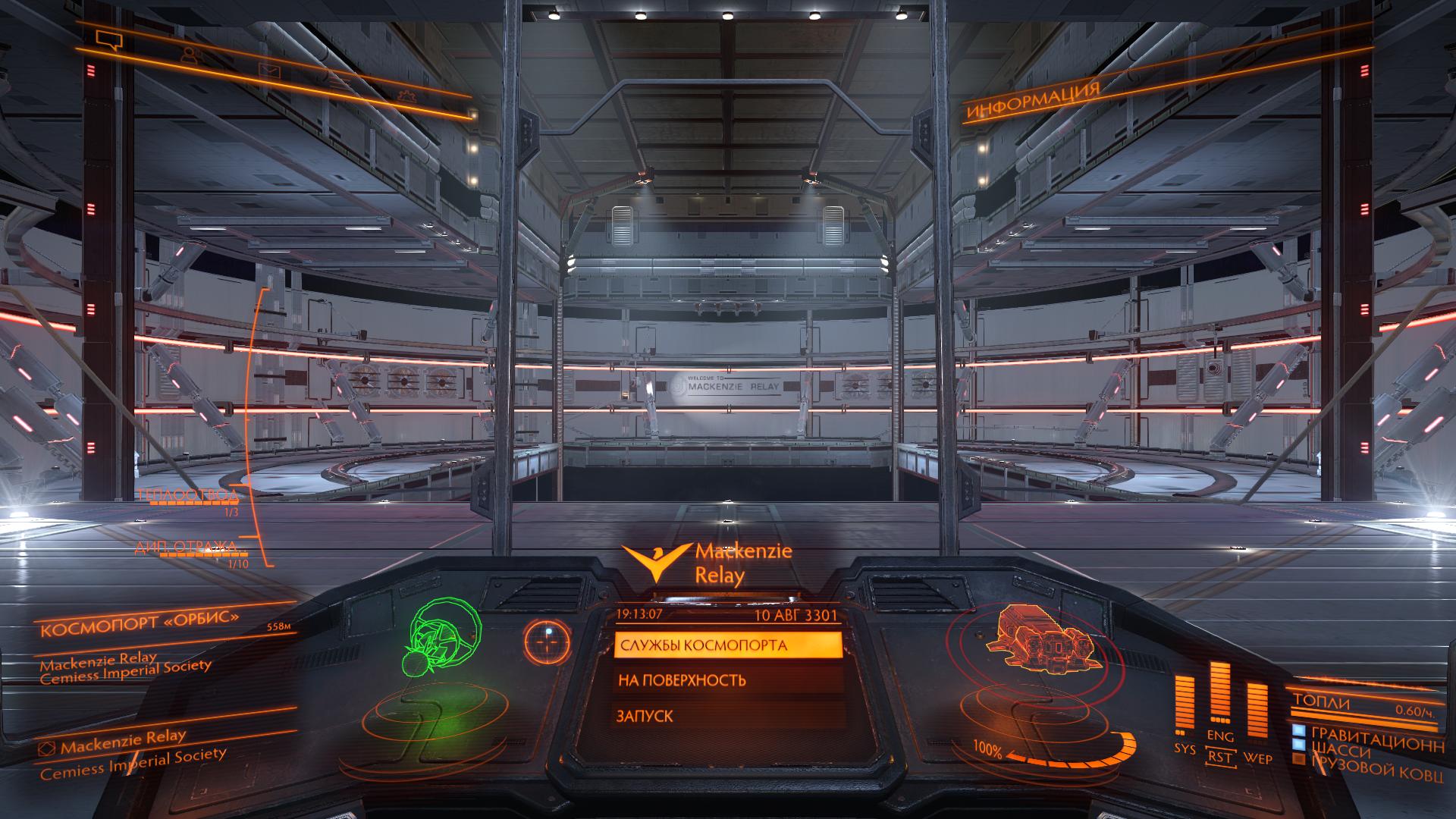Open Службы космопорта starport services

point(727,645)
